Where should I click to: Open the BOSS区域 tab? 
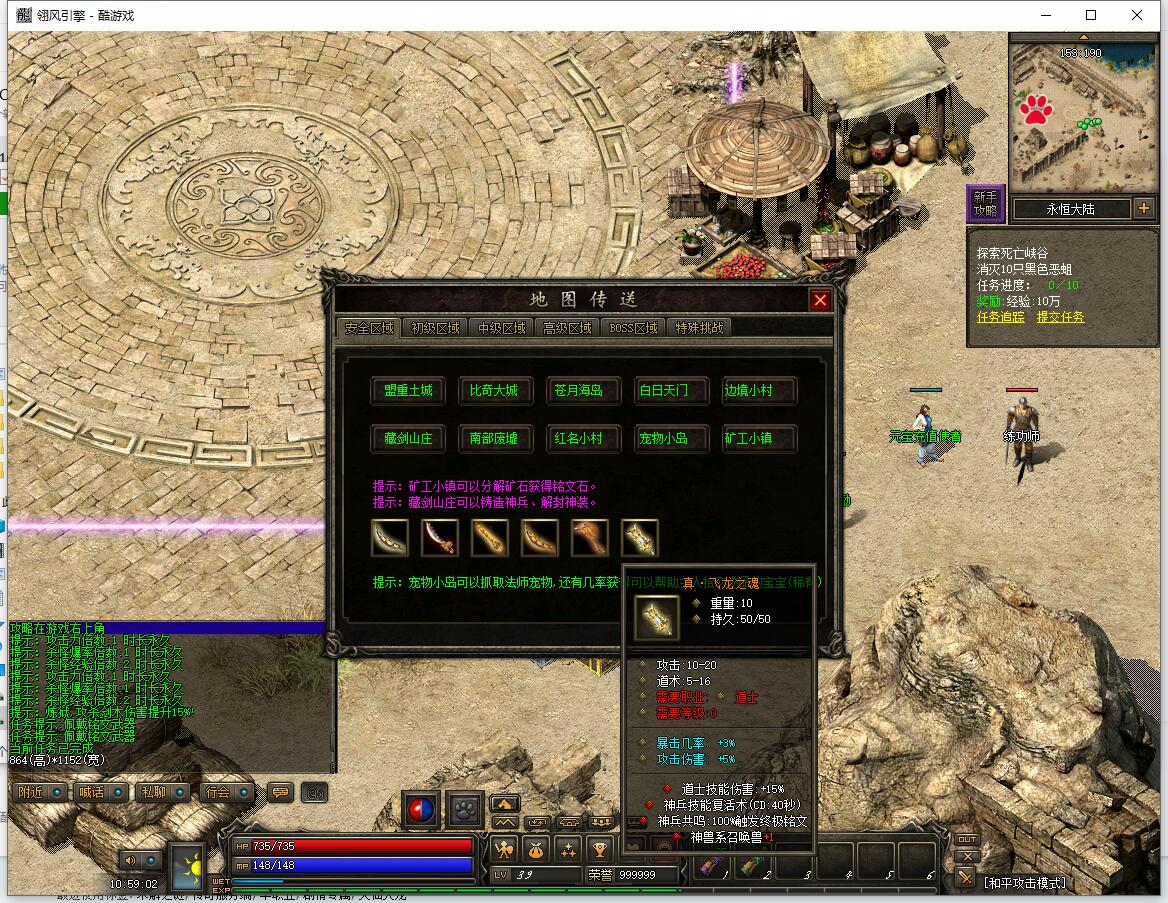(633, 328)
